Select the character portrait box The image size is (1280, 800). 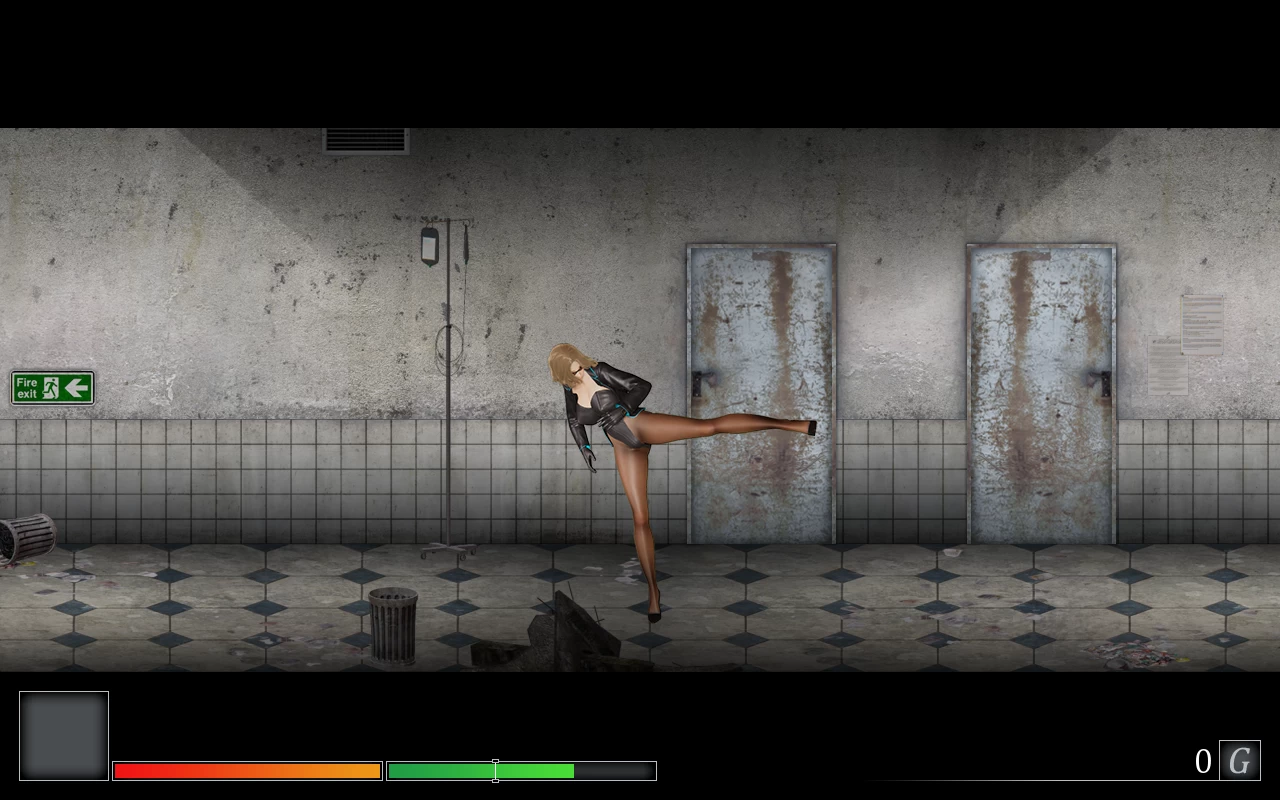click(63, 735)
